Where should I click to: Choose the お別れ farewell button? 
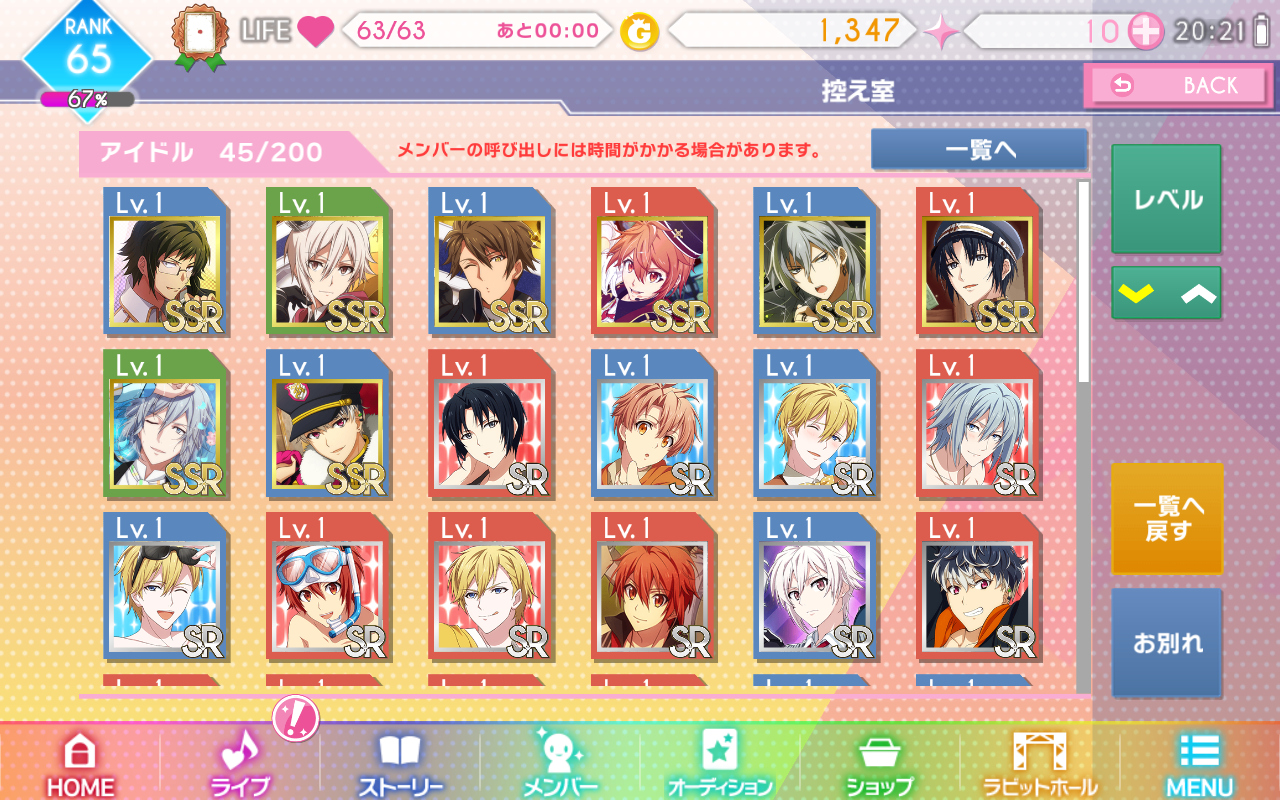click(1166, 642)
